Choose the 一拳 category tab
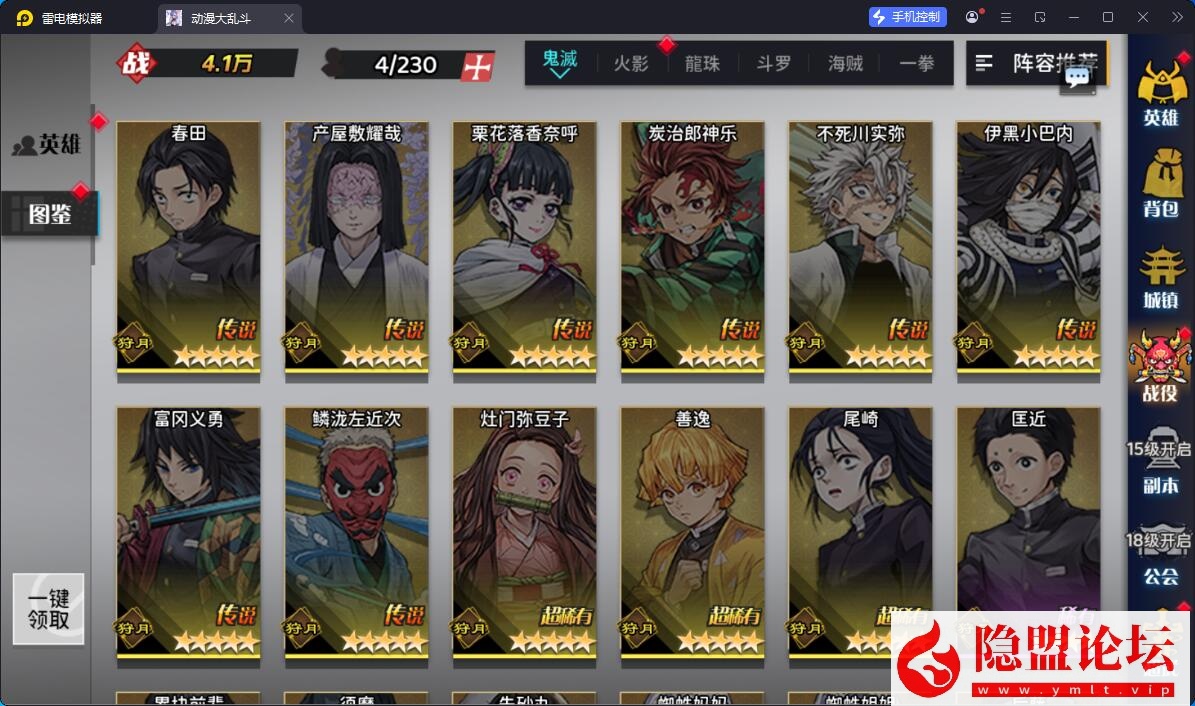The height and width of the screenshot is (706, 1195). tap(916, 63)
